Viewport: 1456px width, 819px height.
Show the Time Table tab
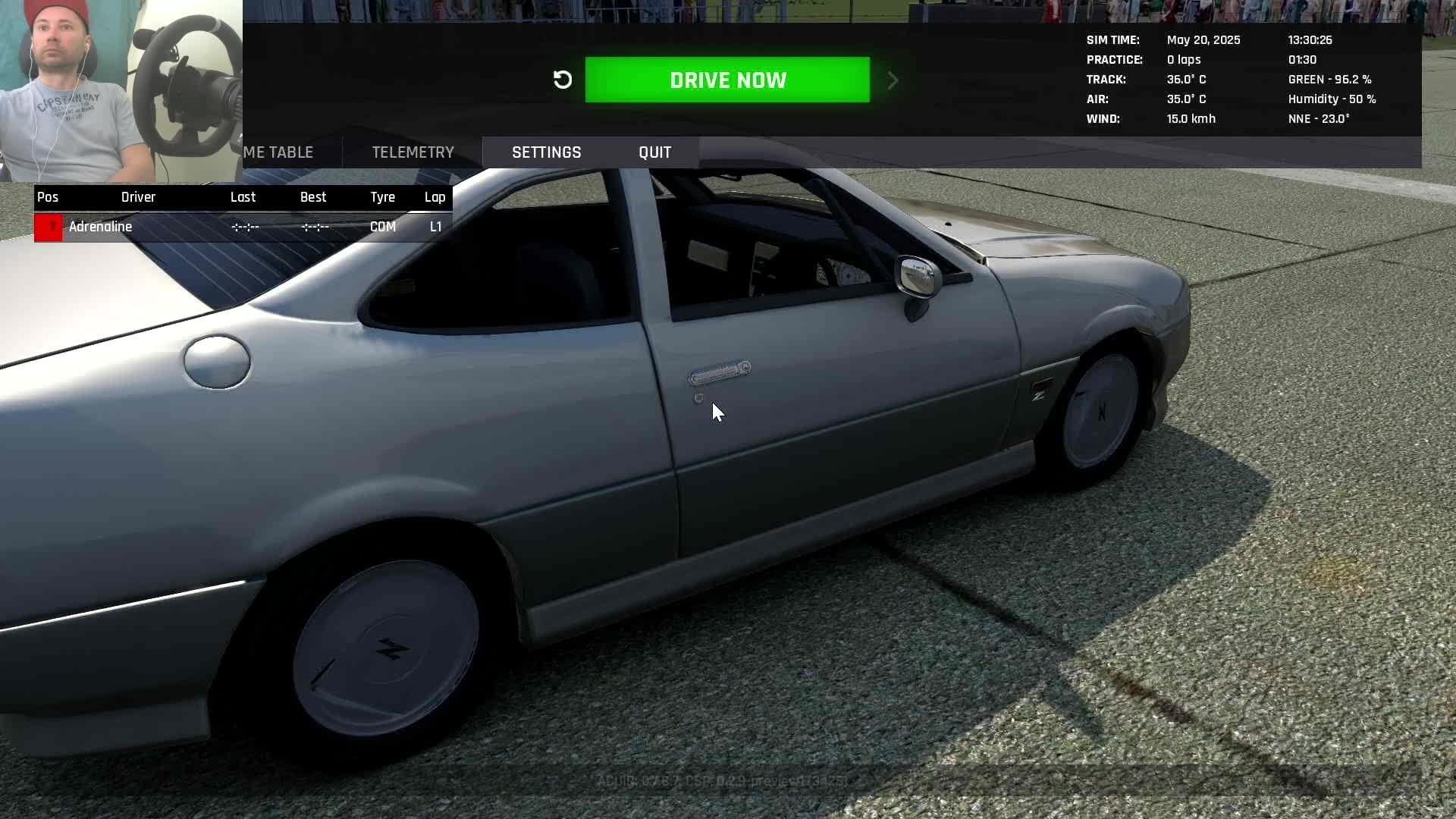pos(281,152)
